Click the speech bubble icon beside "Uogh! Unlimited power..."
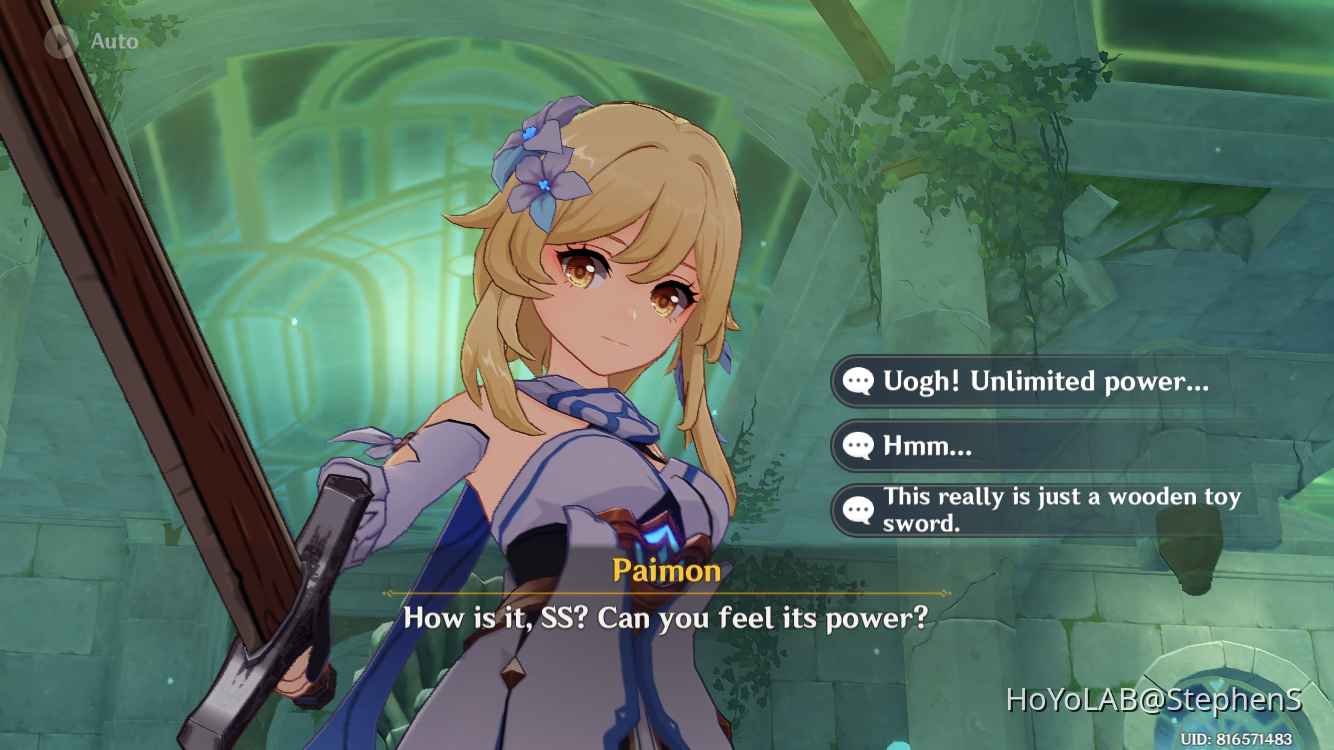The image size is (1334, 750). click(861, 381)
